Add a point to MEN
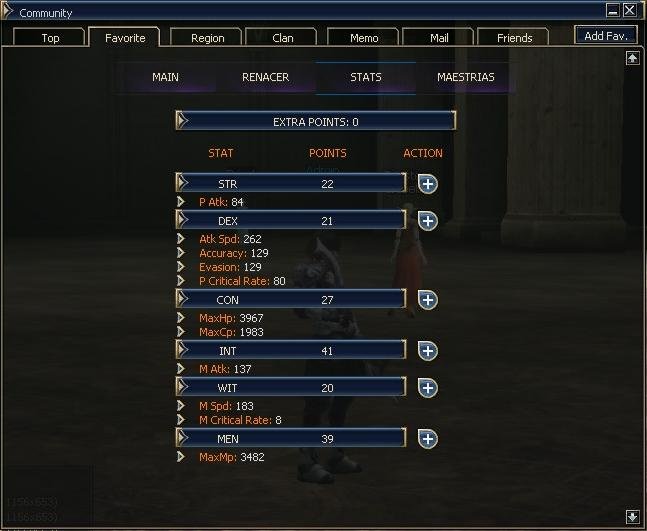 point(427,439)
